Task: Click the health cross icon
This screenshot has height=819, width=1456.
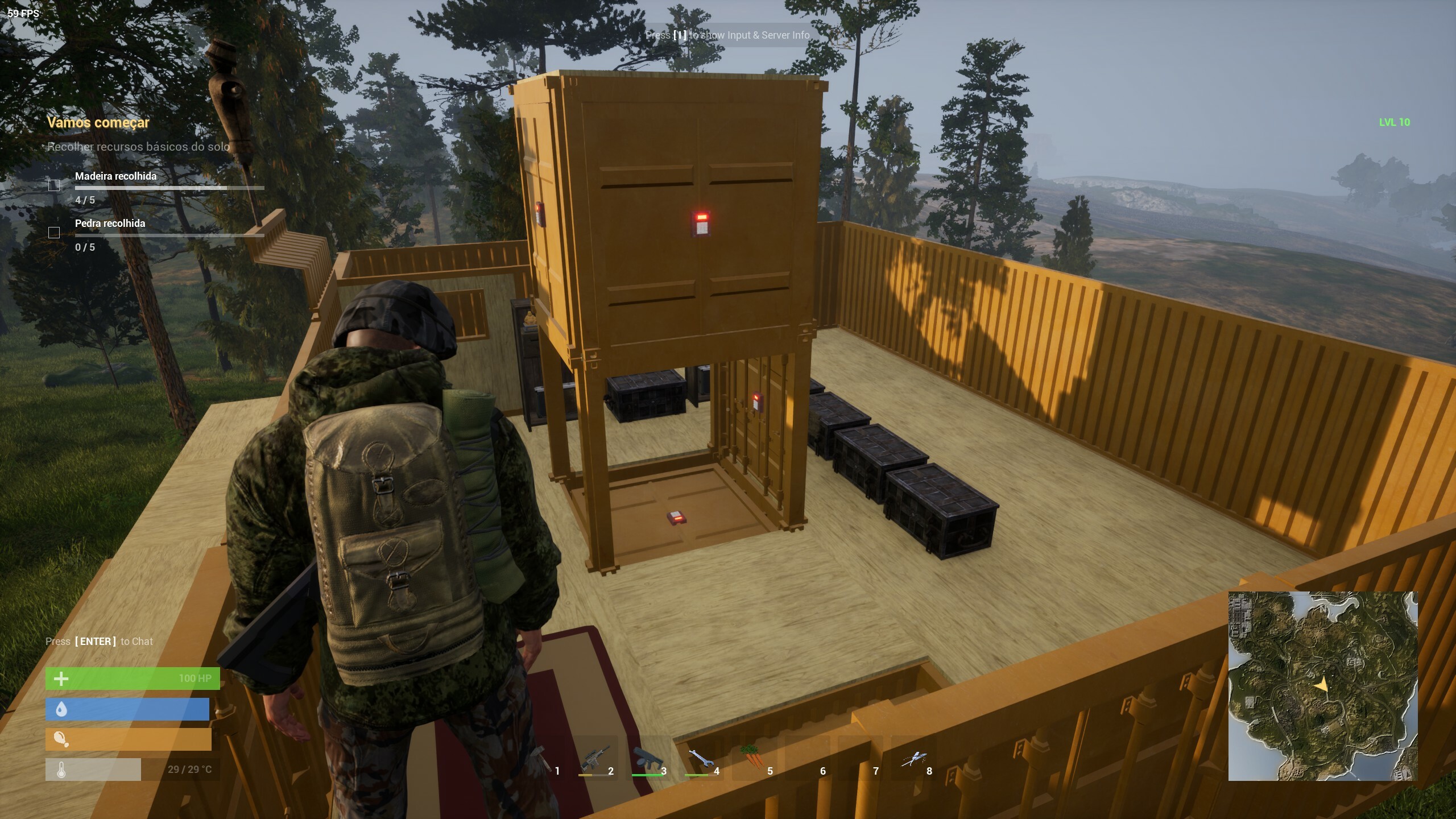Action: click(61, 679)
